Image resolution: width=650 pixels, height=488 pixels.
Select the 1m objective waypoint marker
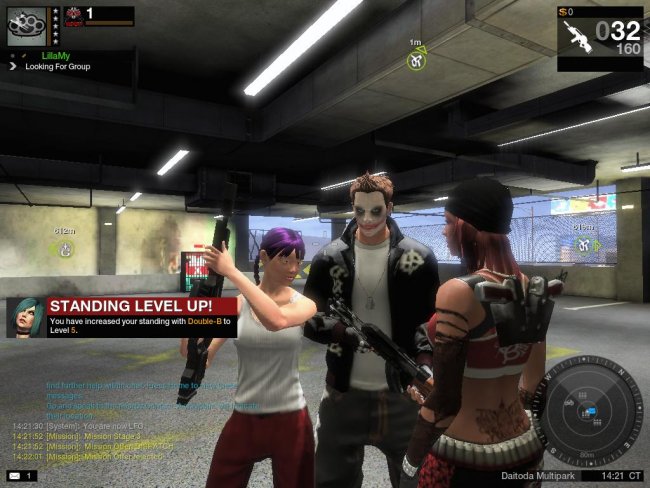point(416,60)
